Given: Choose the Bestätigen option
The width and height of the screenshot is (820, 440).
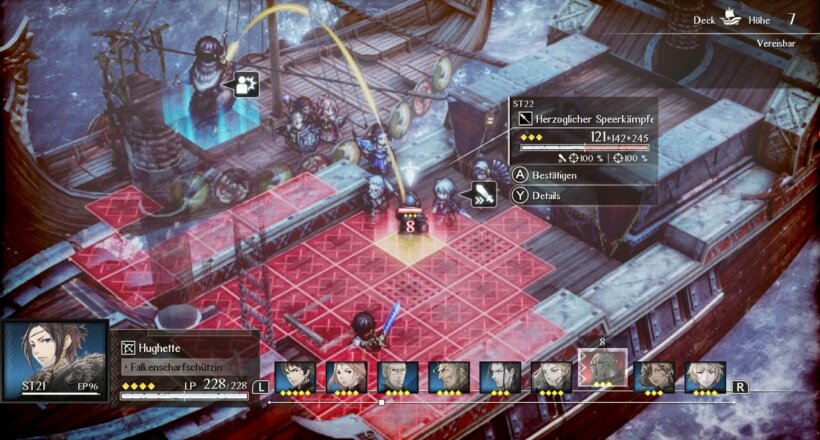Looking at the screenshot, I should [555, 175].
